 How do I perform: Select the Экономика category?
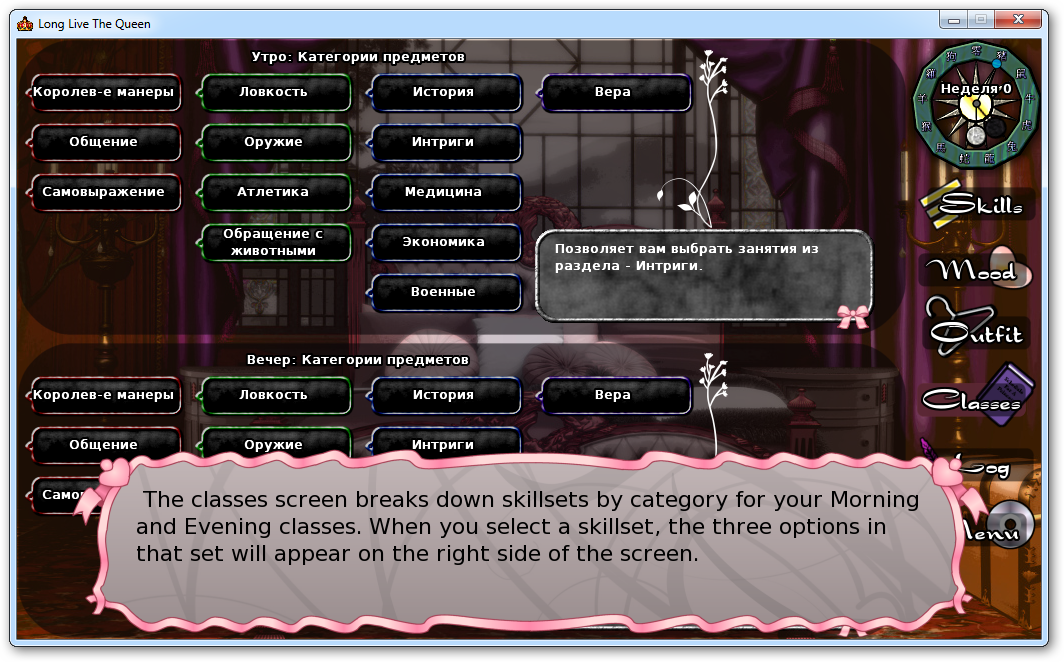click(x=444, y=242)
